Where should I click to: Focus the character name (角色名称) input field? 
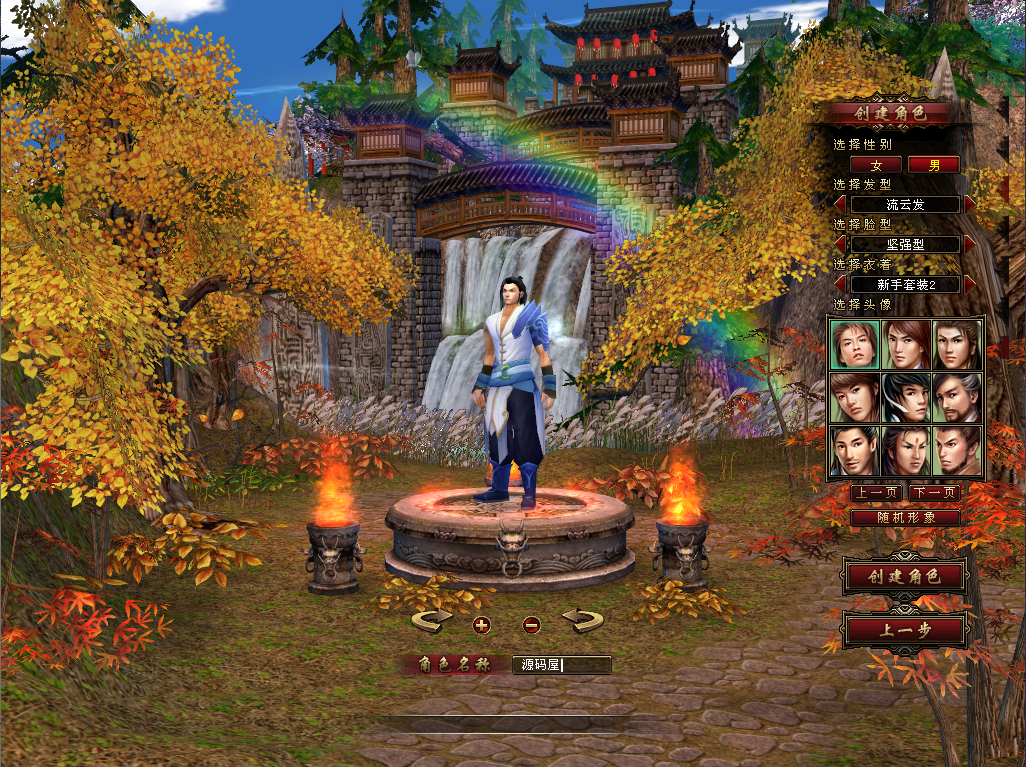click(561, 665)
